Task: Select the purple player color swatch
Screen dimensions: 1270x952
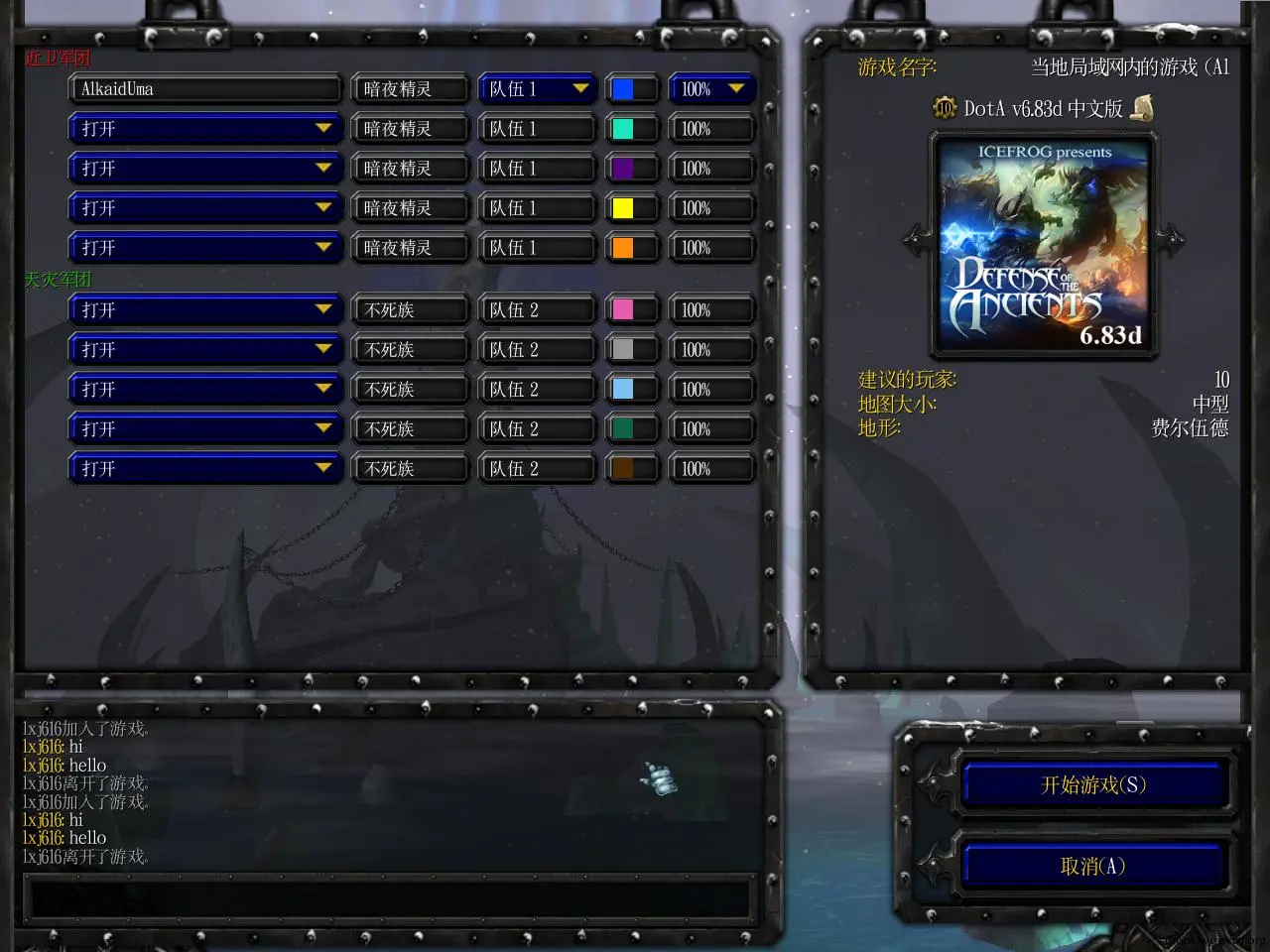Action: pos(623,169)
